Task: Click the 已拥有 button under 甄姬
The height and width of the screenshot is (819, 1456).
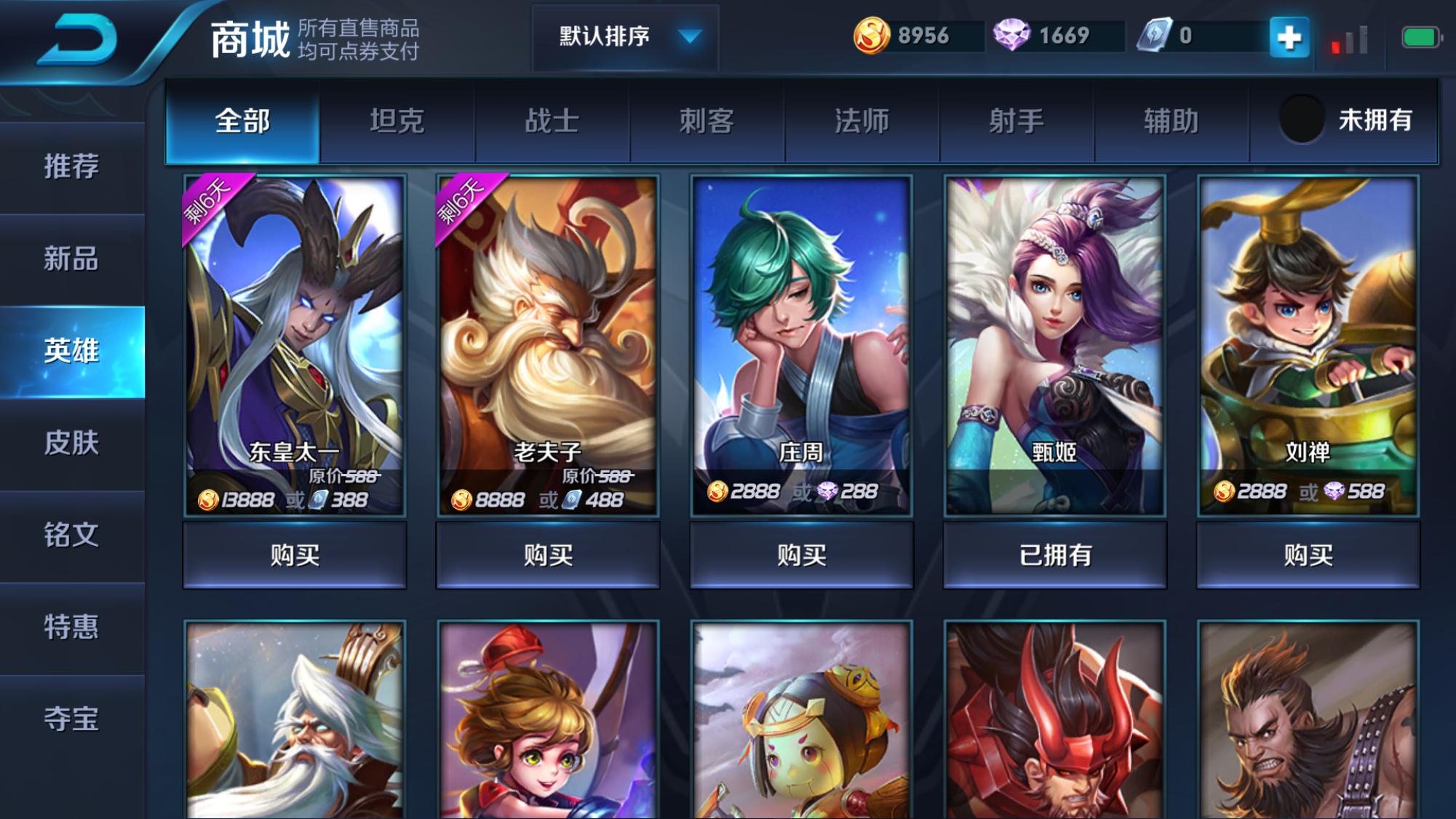Action: point(1053,555)
